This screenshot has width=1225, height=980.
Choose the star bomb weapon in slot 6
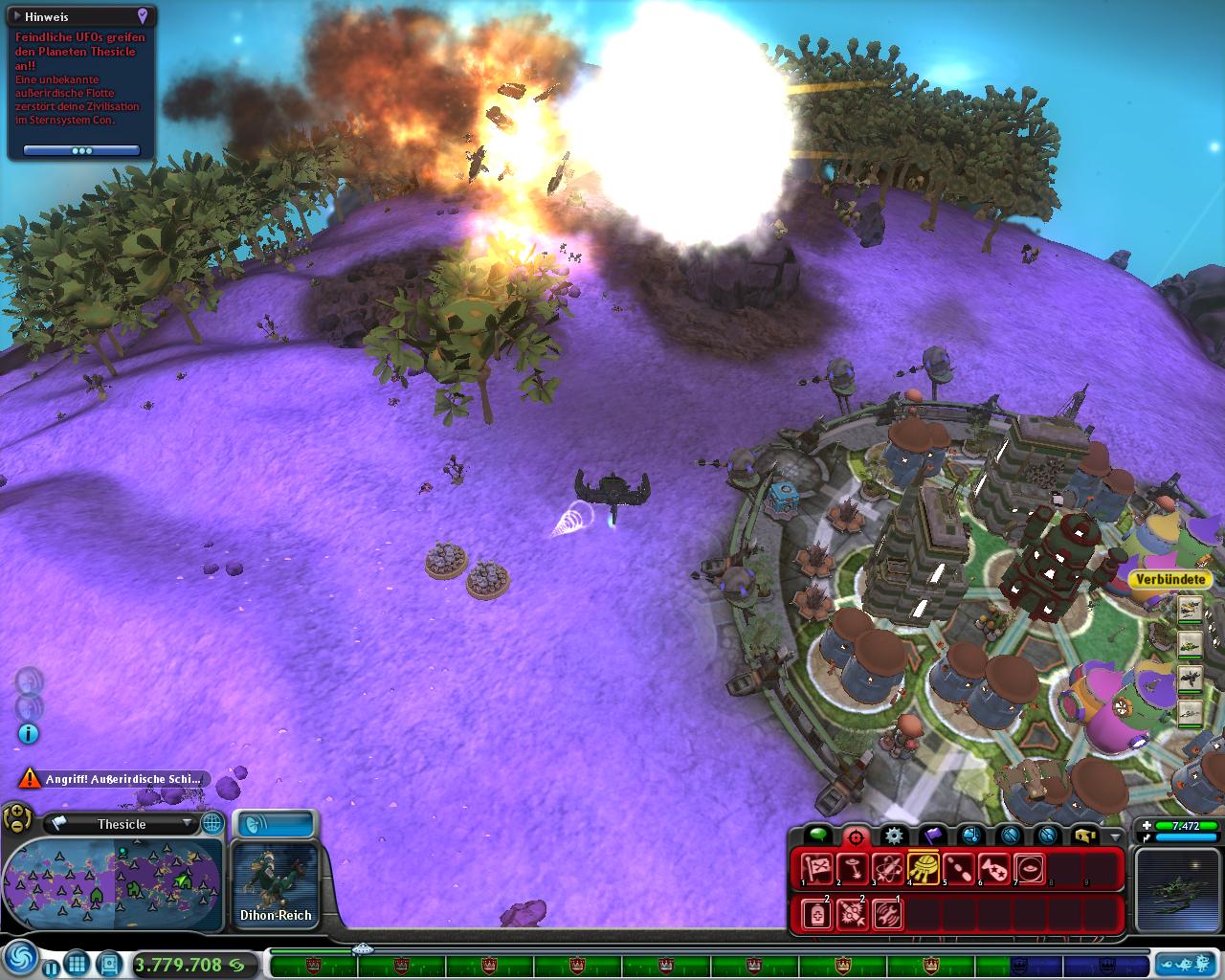993,869
